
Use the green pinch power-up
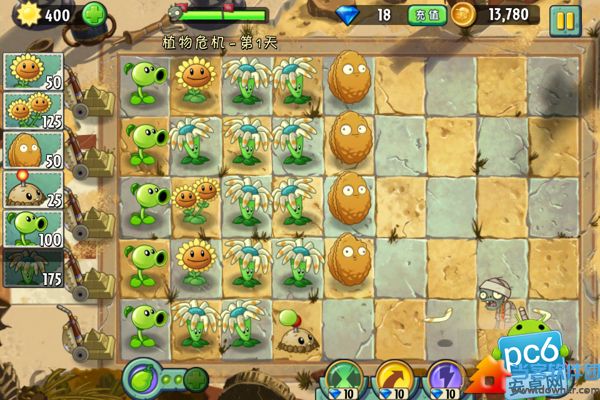[x=346, y=381]
